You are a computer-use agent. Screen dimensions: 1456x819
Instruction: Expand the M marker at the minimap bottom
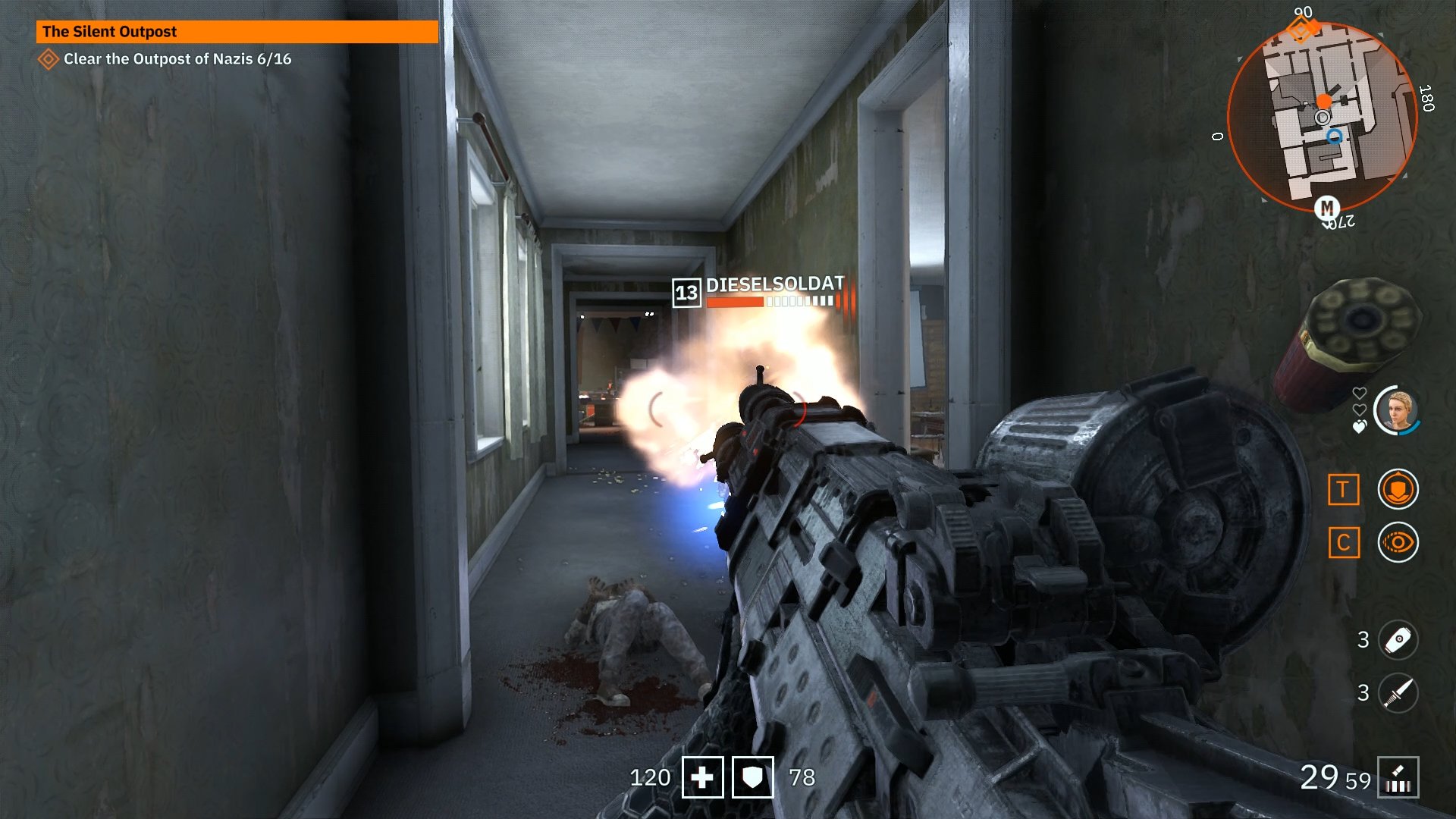click(x=1326, y=207)
